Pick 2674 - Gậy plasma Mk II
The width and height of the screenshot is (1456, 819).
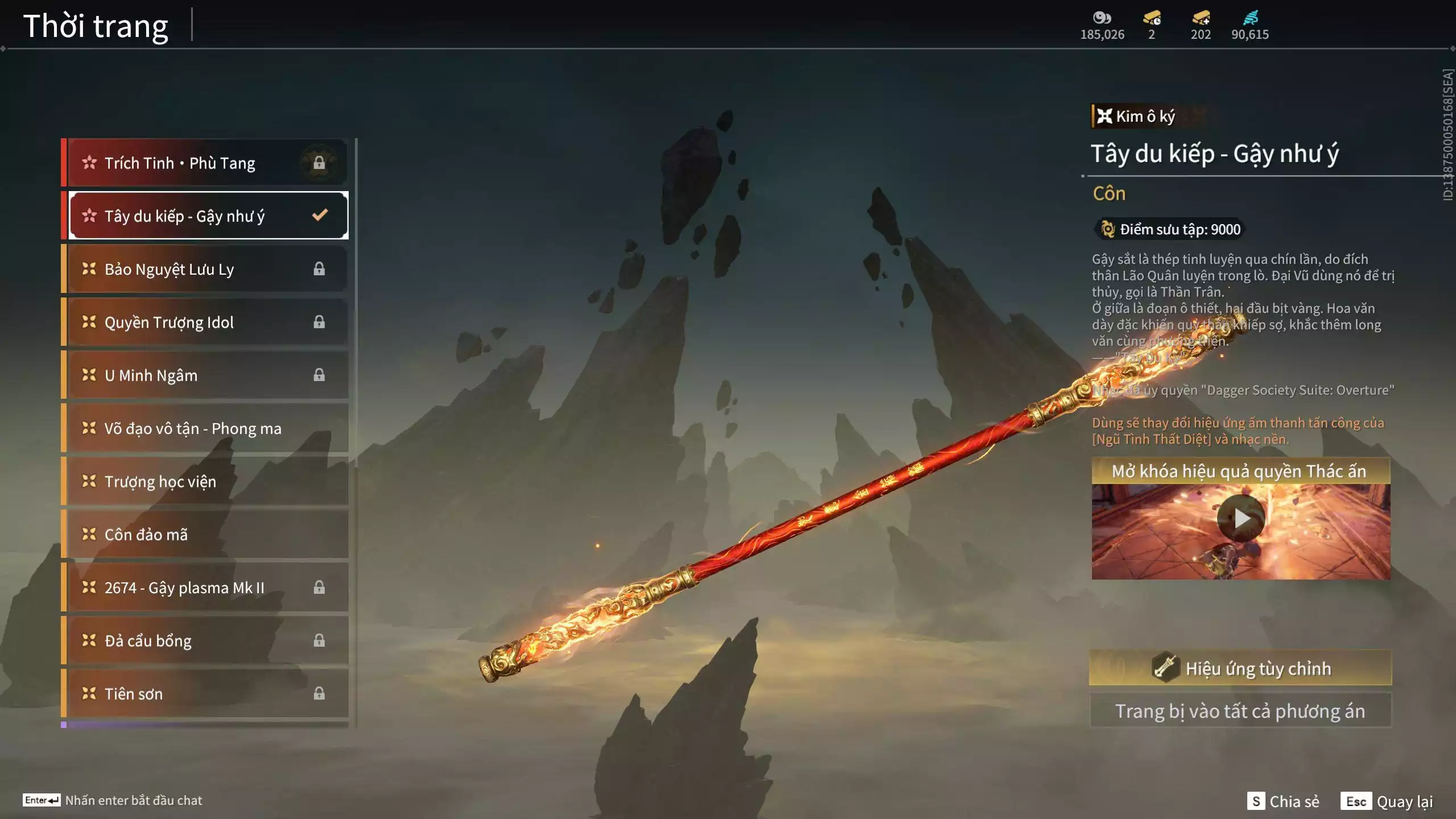(205, 588)
